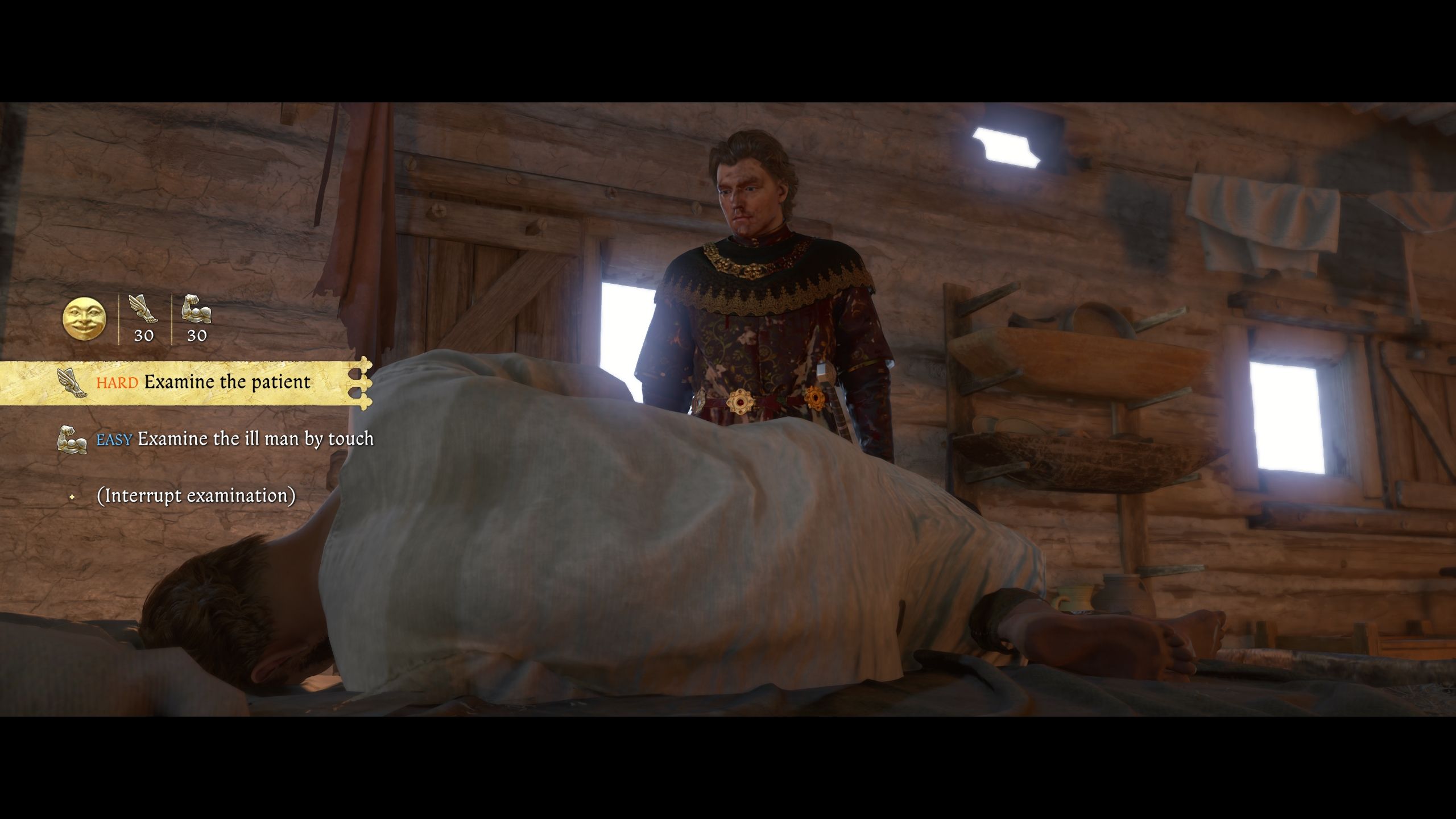Viewport: 1456px width, 819px height.
Task: Click the EASY difficulty label
Action: [x=115, y=440]
